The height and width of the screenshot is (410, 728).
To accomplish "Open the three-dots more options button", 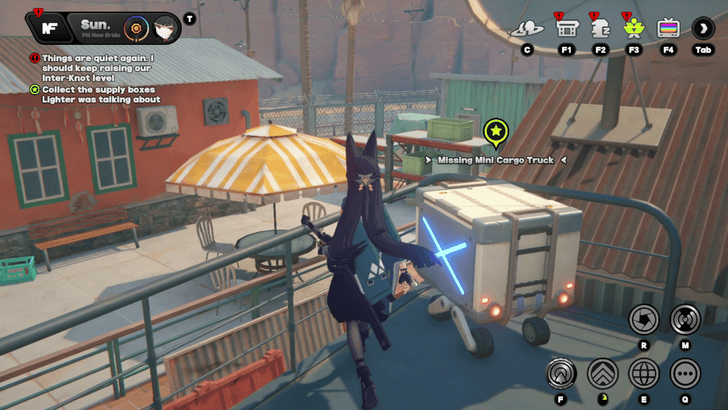I will coord(685,373).
